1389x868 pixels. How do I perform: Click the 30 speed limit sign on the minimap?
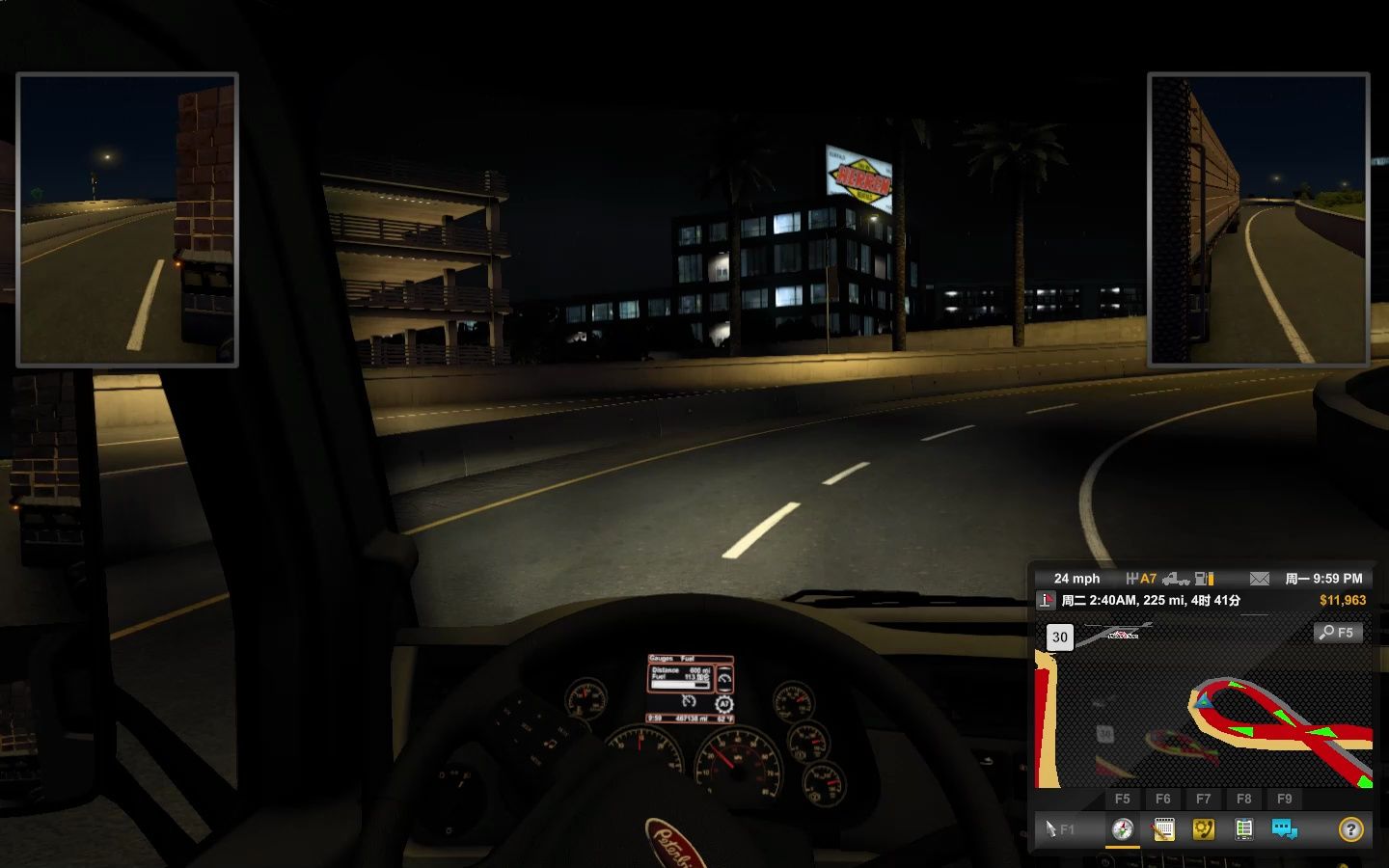click(1059, 637)
